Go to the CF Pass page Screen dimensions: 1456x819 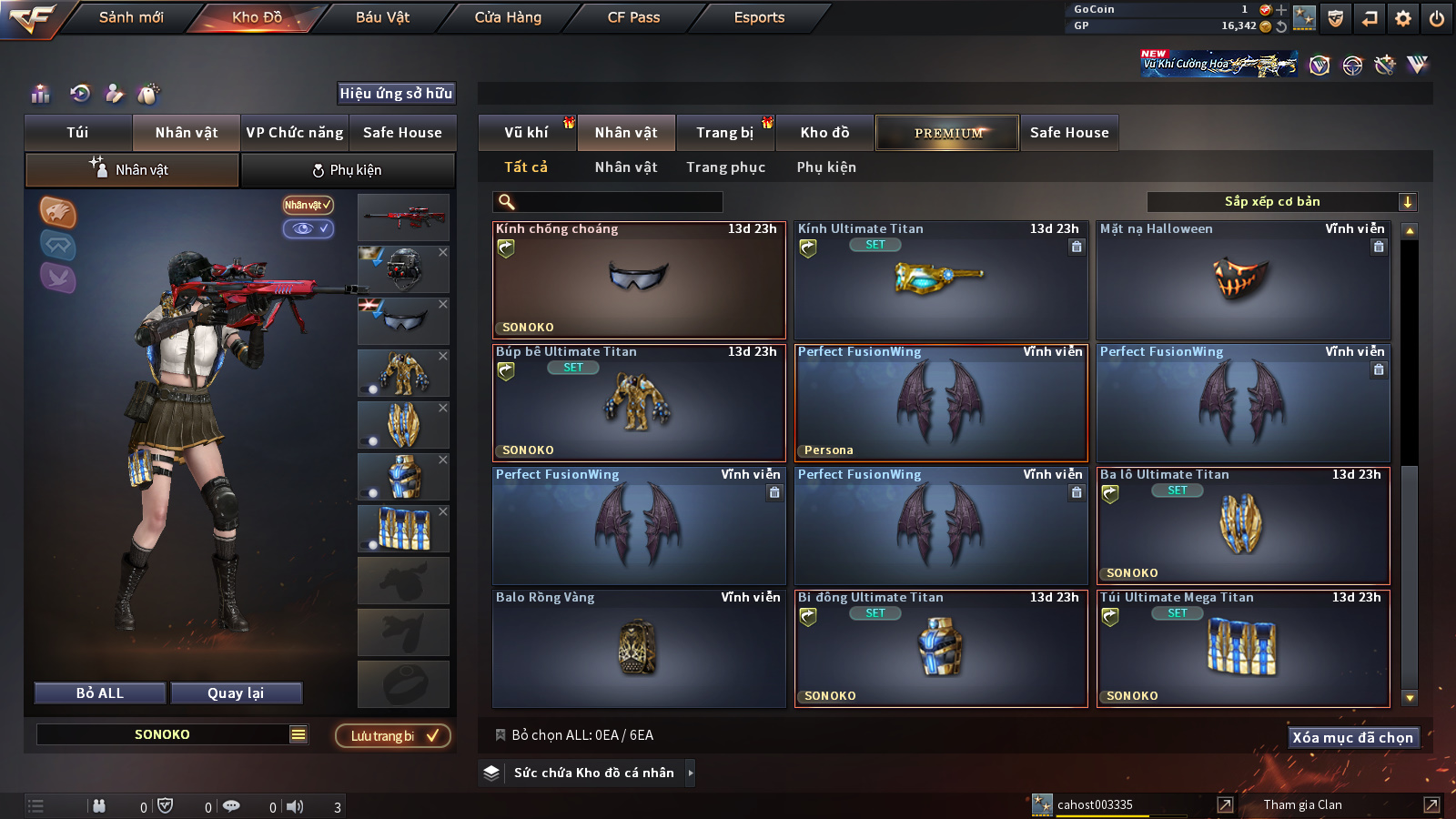(x=633, y=17)
